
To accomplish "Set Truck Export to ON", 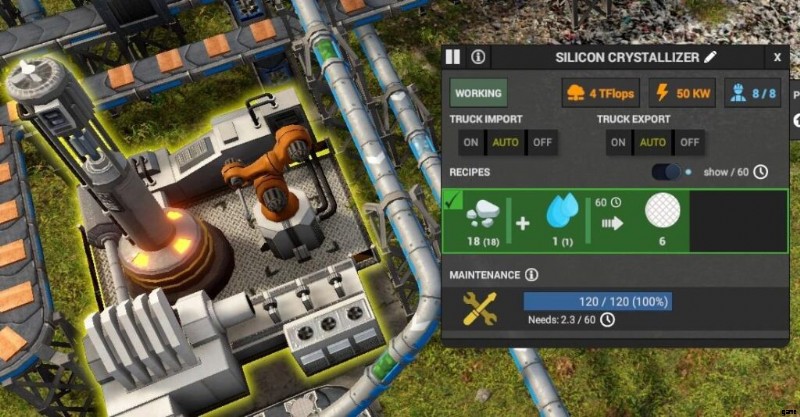I will click(618, 142).
